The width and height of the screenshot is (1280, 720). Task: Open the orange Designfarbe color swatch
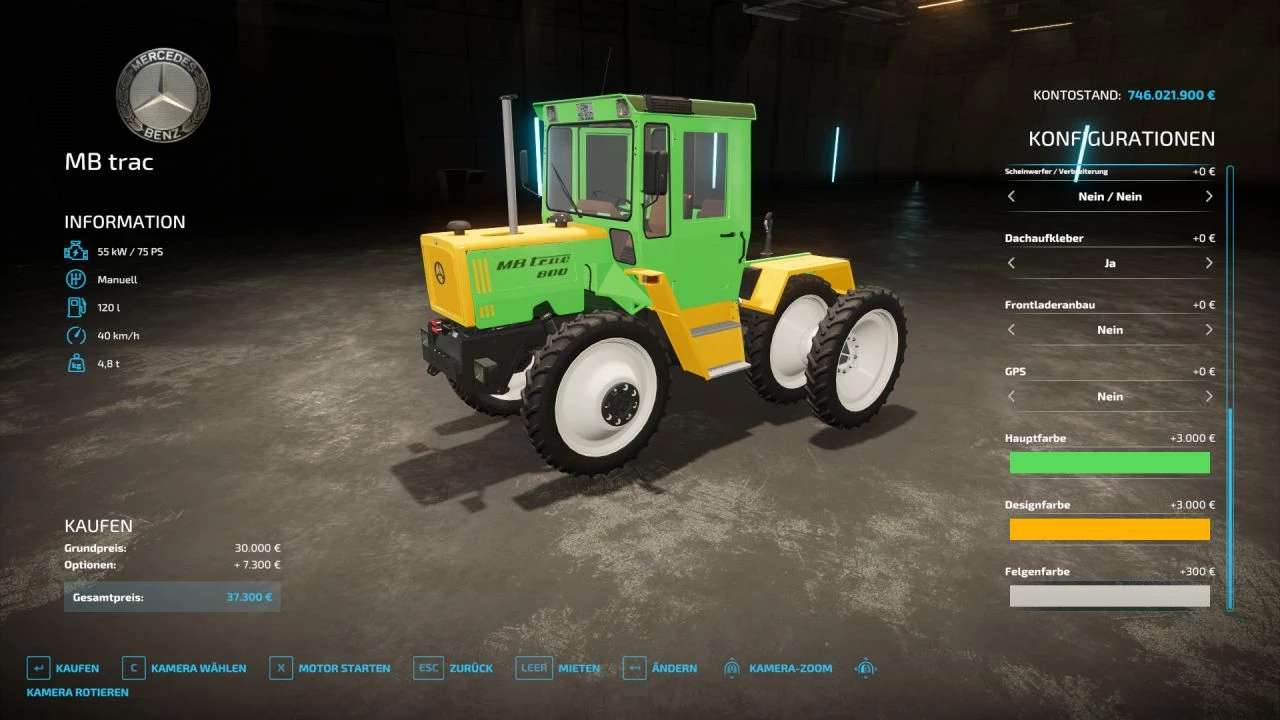1109,529
